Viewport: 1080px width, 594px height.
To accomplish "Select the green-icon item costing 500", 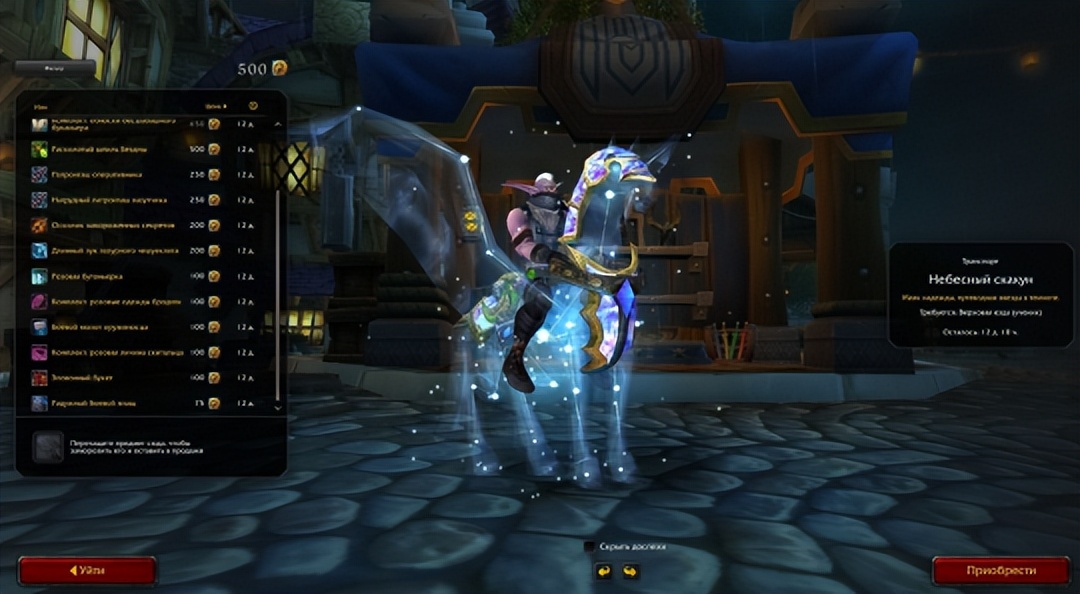I will coord(120,149).
